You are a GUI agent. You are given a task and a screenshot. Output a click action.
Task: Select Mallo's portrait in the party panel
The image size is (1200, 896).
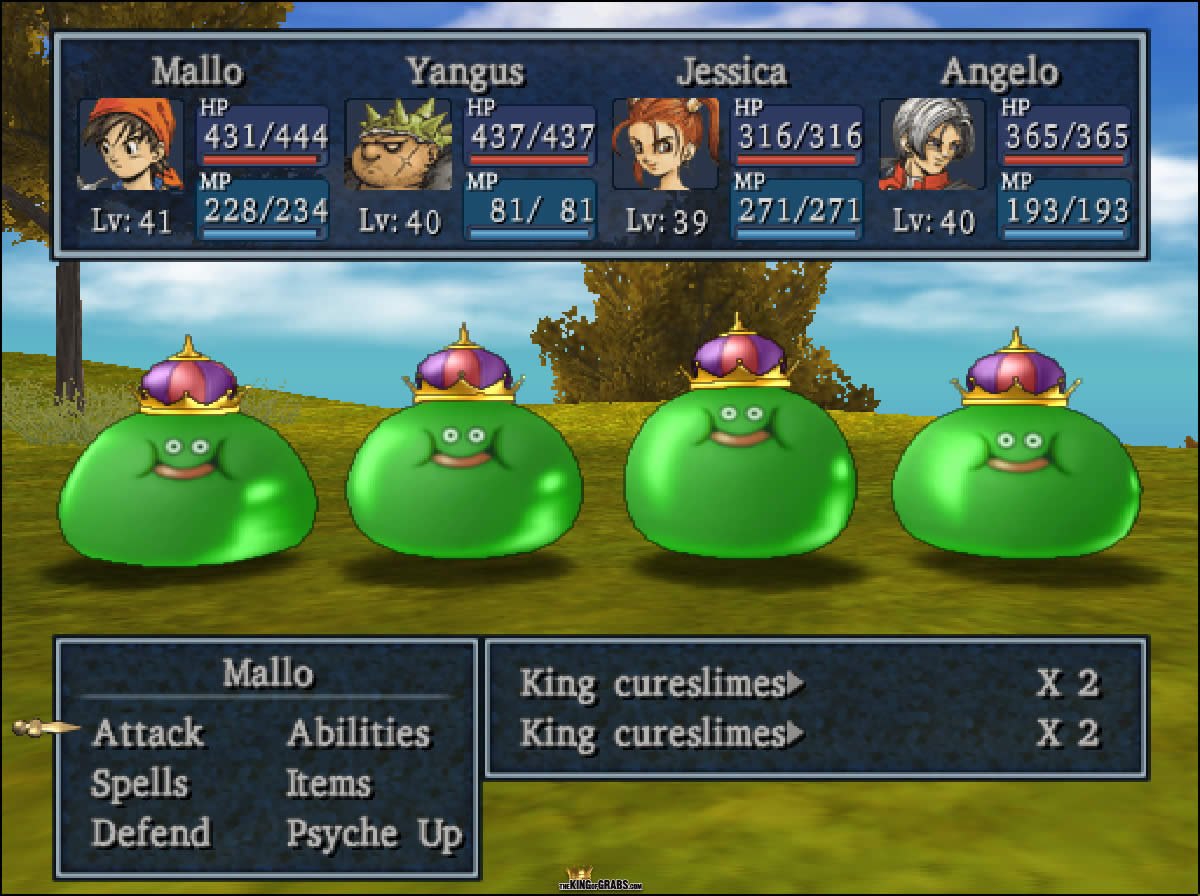tap(131, 145)
